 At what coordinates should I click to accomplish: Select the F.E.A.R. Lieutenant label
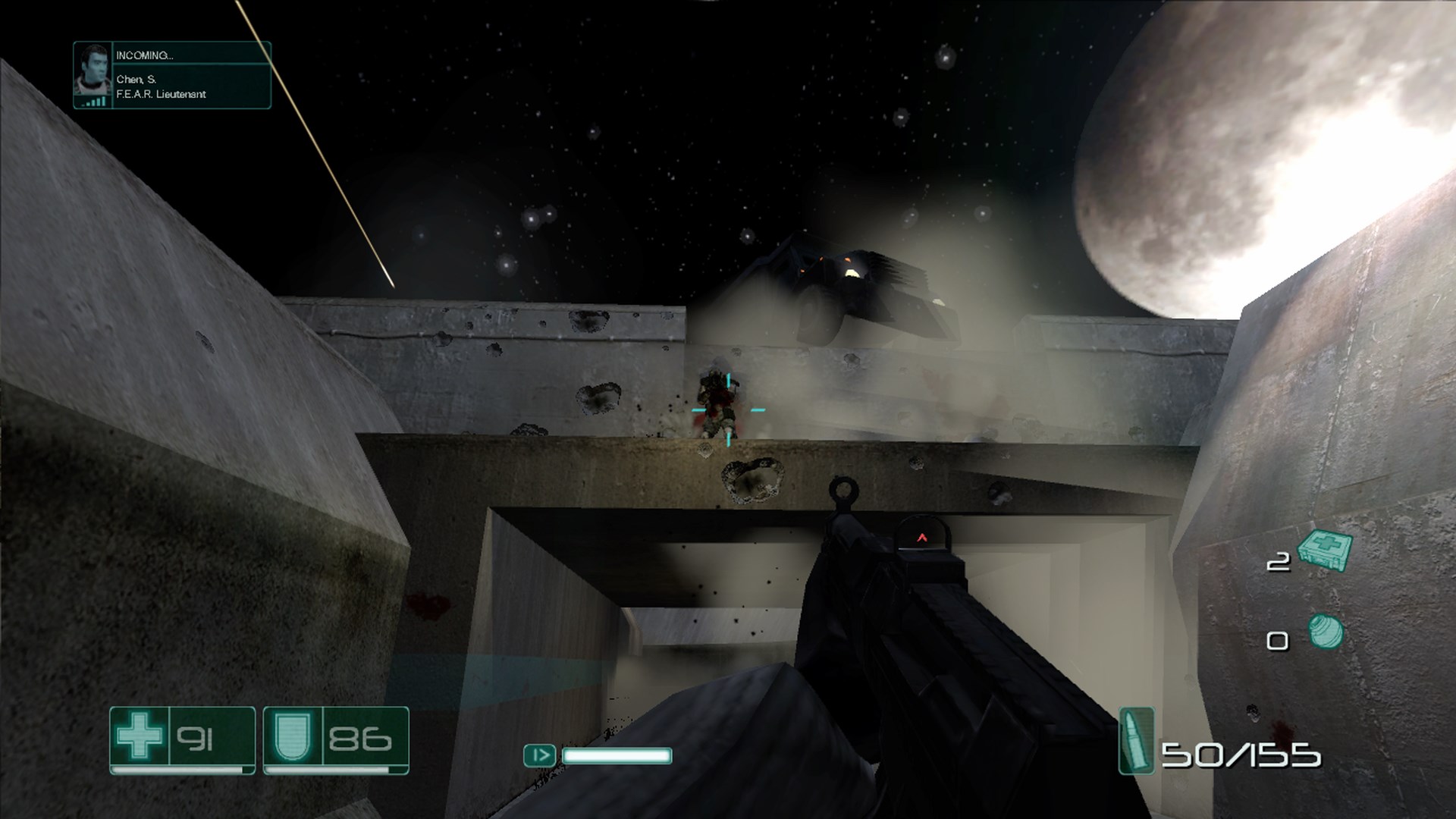(x=159, y=95)
